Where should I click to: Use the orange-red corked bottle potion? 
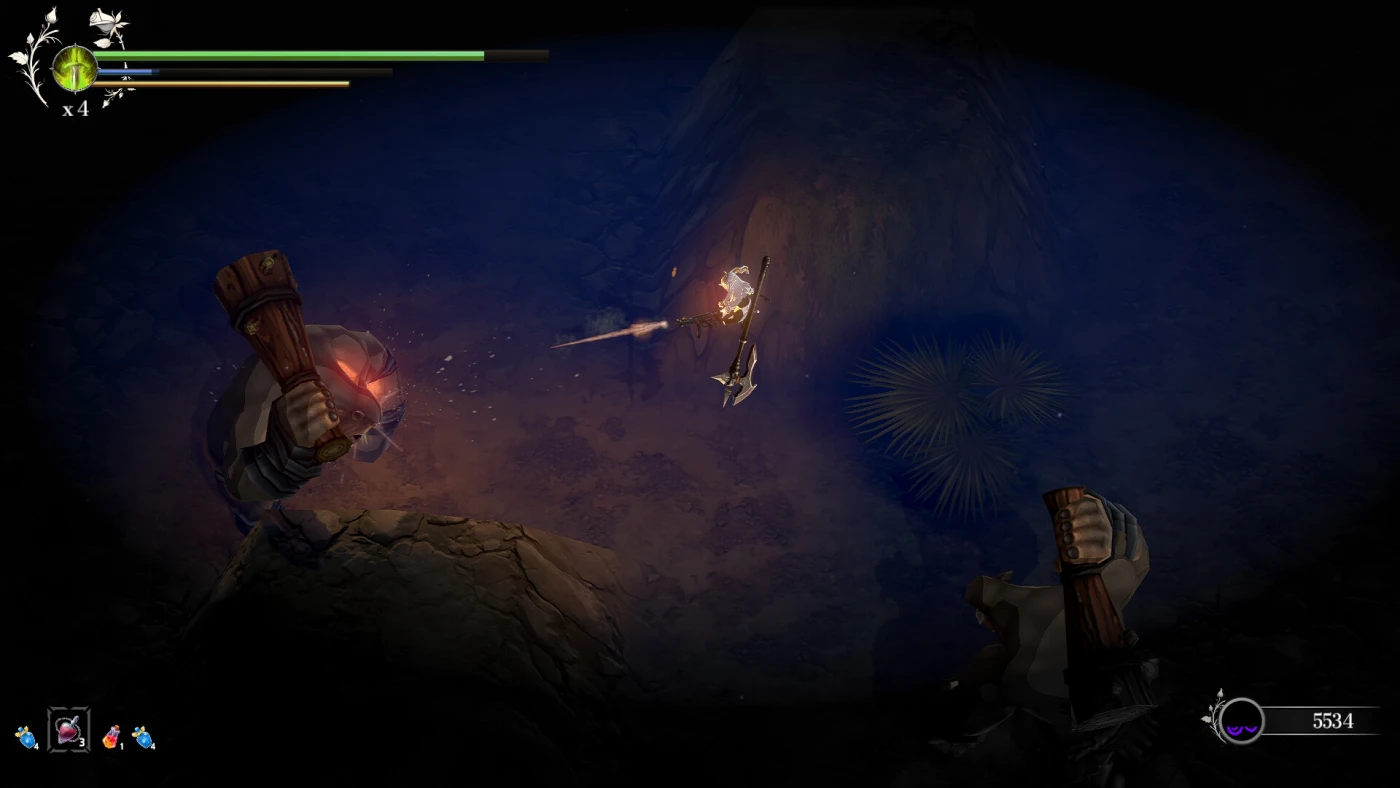coord(110,738)
